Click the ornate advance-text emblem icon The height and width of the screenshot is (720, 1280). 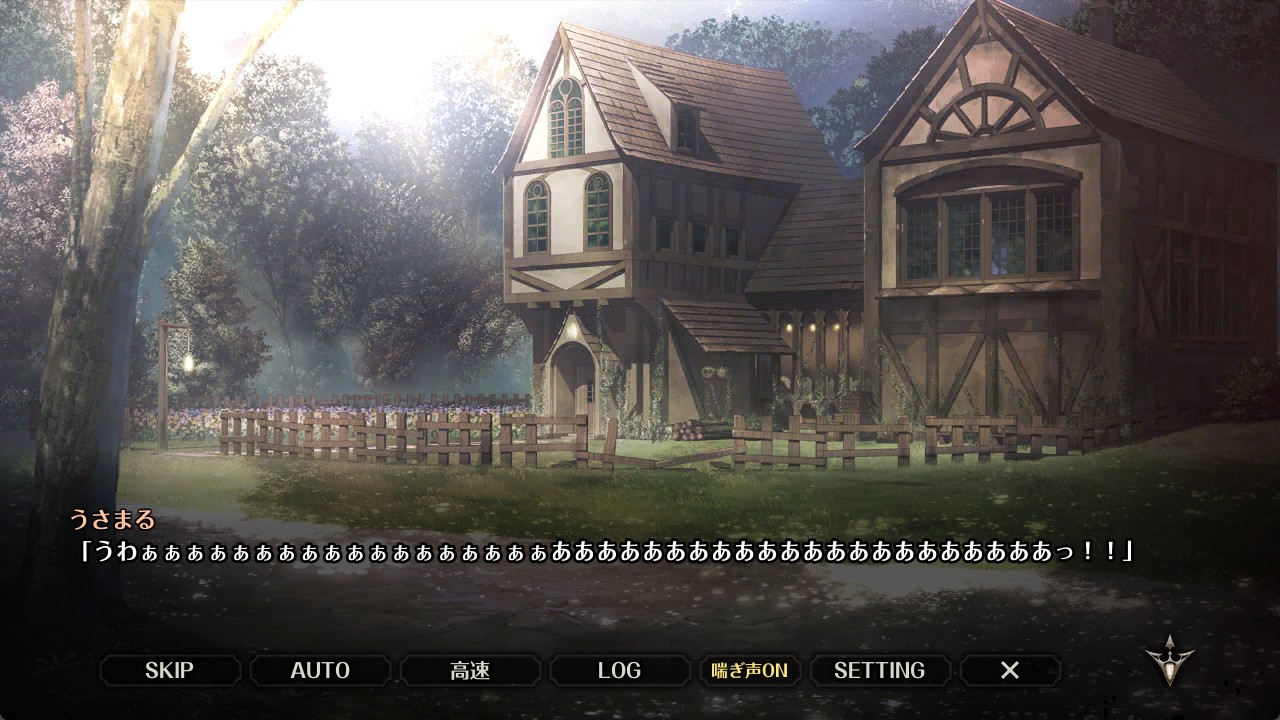(x=1168, y=660)
